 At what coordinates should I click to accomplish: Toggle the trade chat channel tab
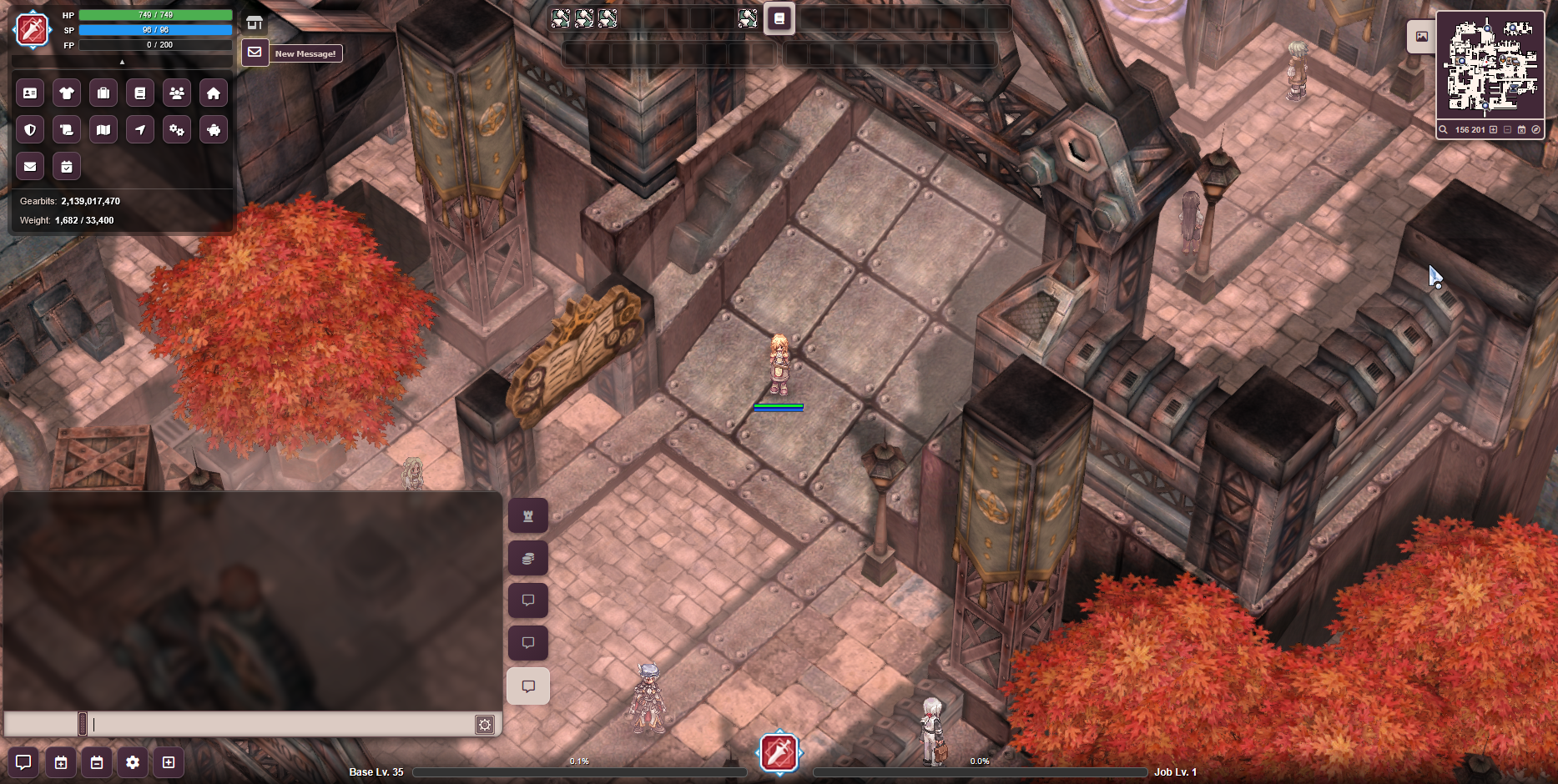point(528,559)
